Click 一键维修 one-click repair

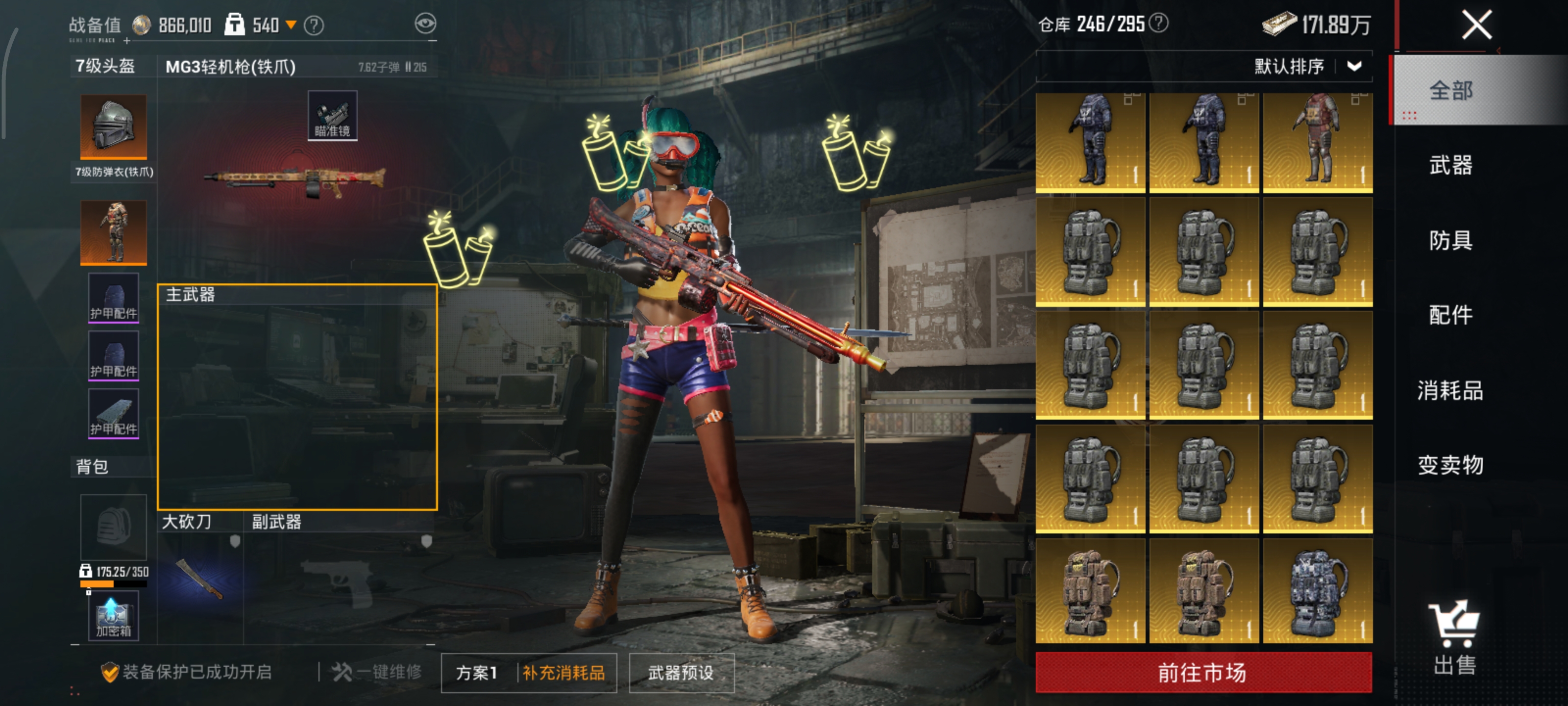click(377, 672)
